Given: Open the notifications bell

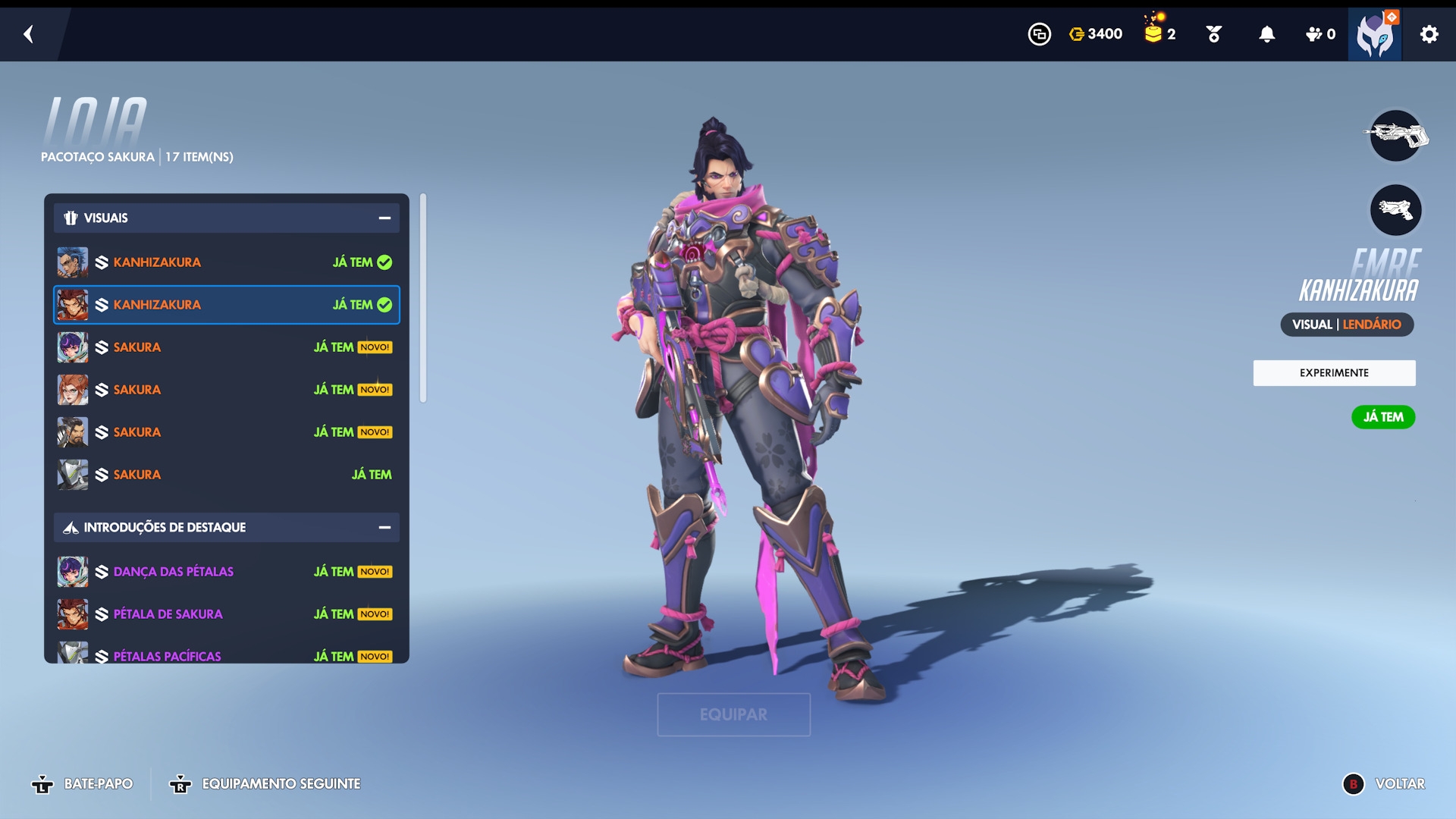Looking at the screenshot, I should (1266, 34).
